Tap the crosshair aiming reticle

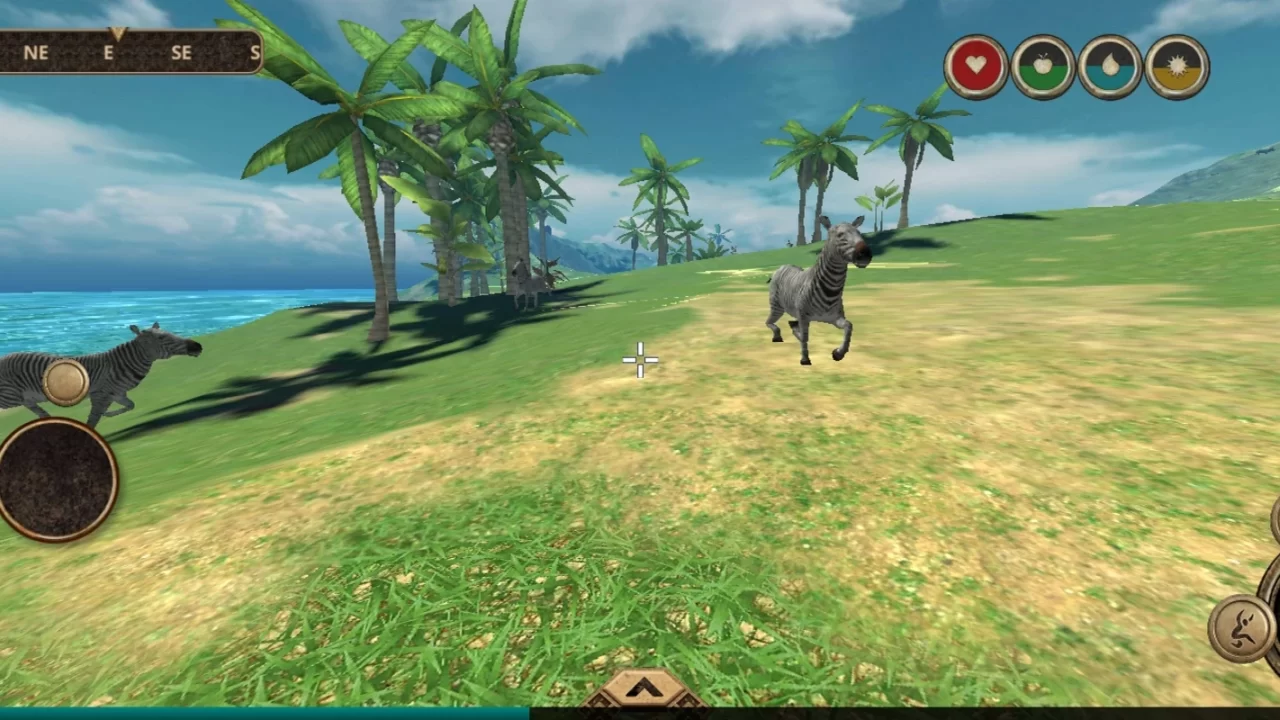point(640,360)
